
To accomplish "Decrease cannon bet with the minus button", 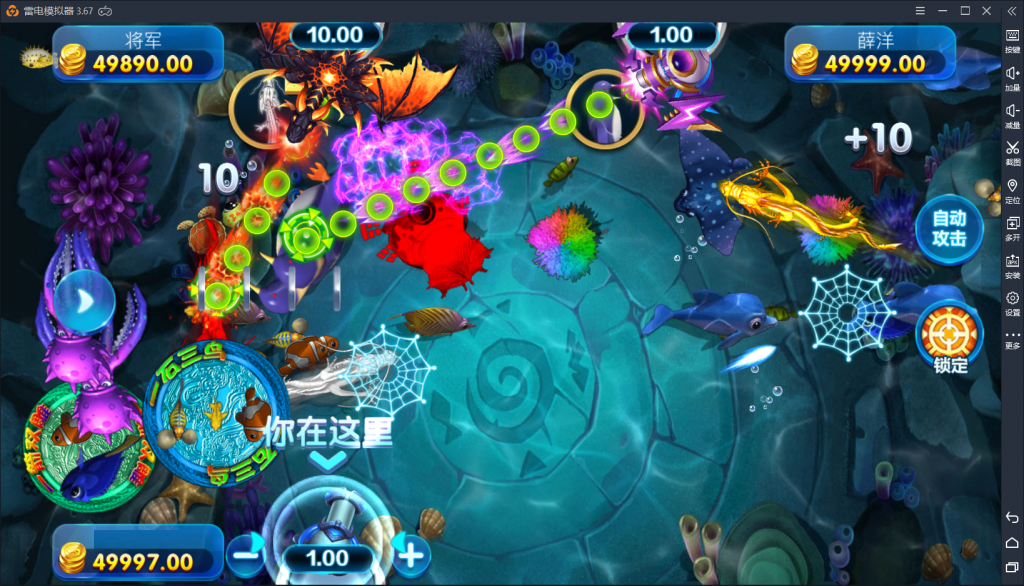I will pos(246,552).
